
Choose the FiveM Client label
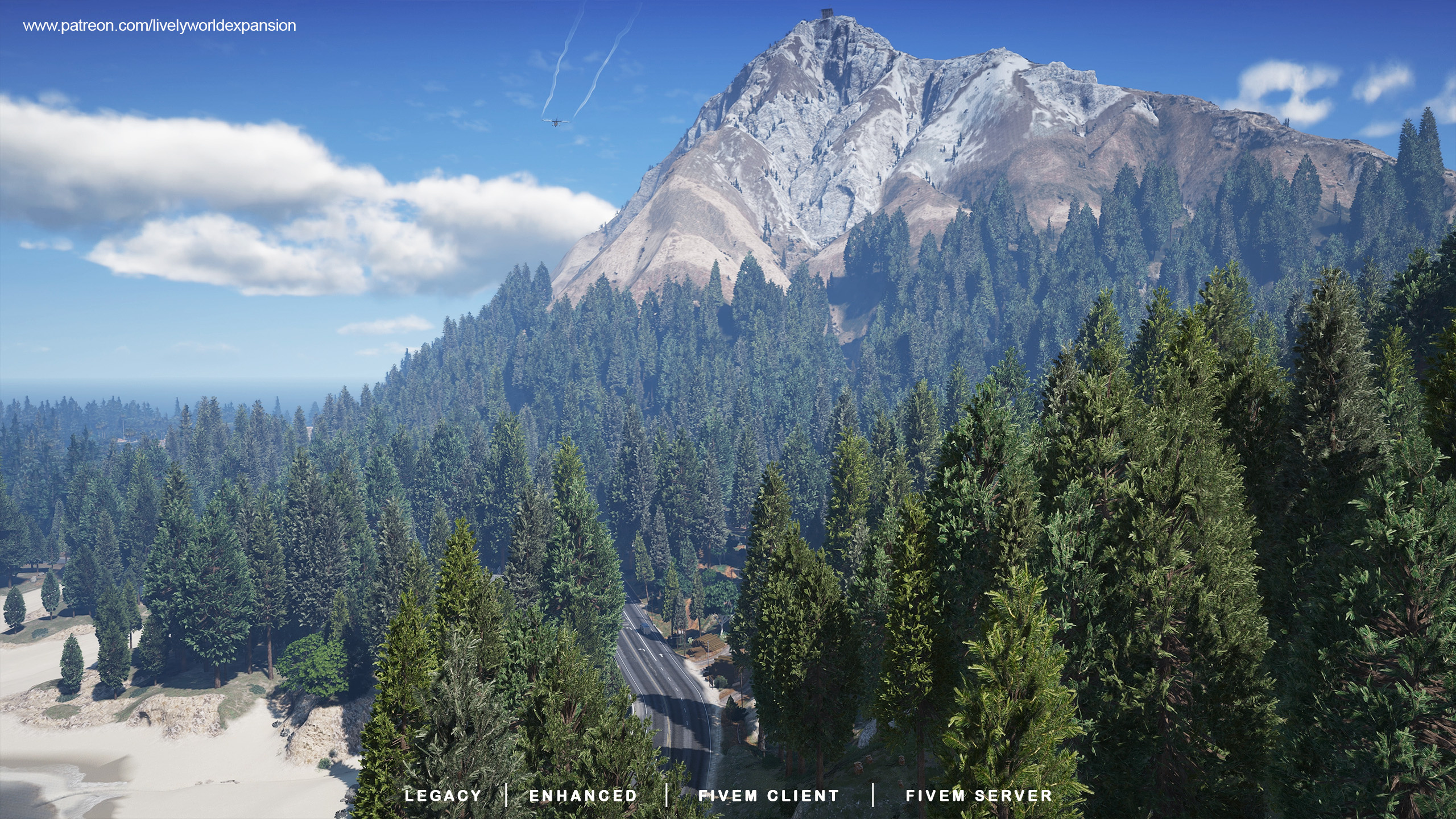coord(769,796)
